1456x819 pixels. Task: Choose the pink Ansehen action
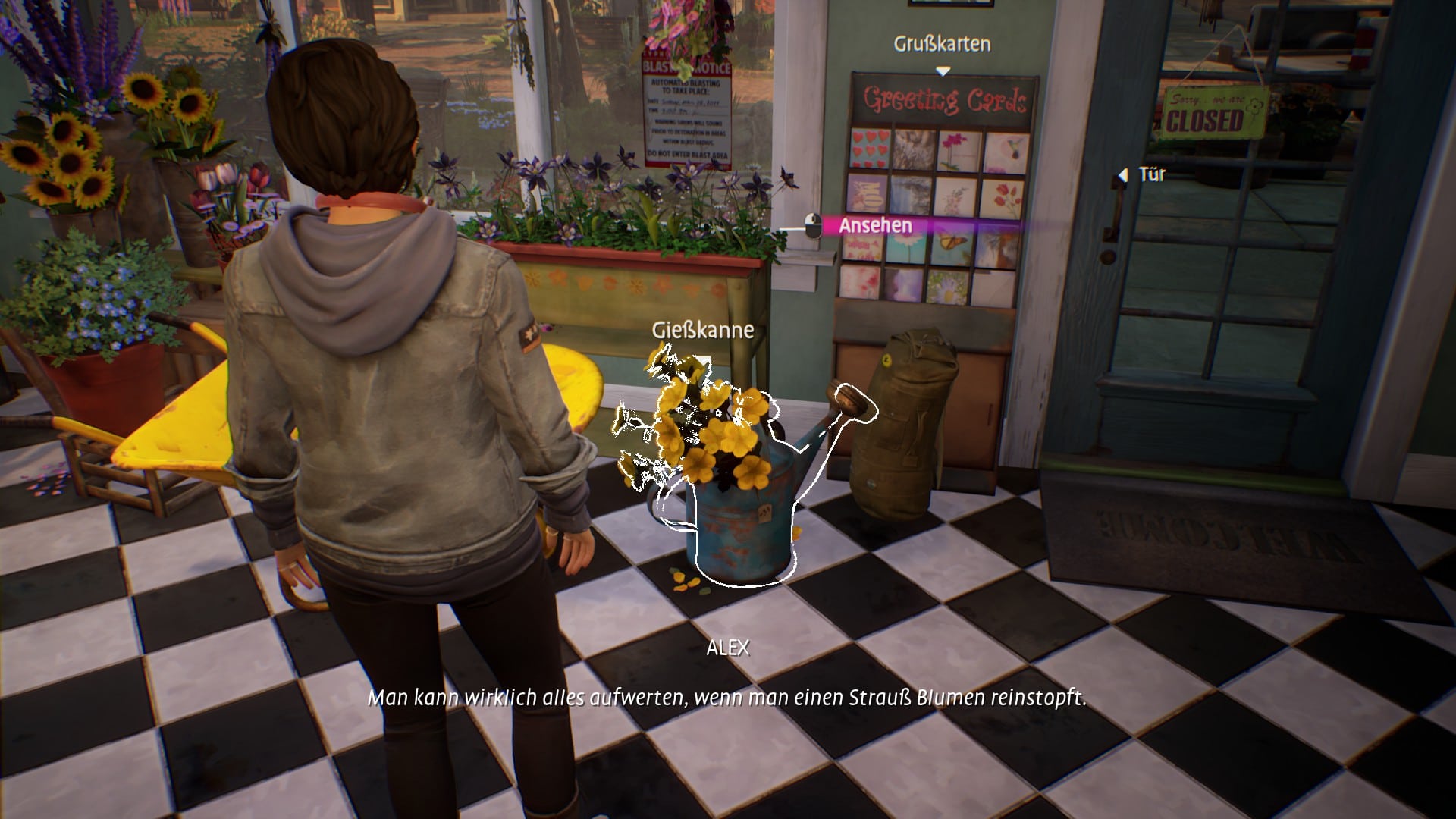click(x=875, y=225)
